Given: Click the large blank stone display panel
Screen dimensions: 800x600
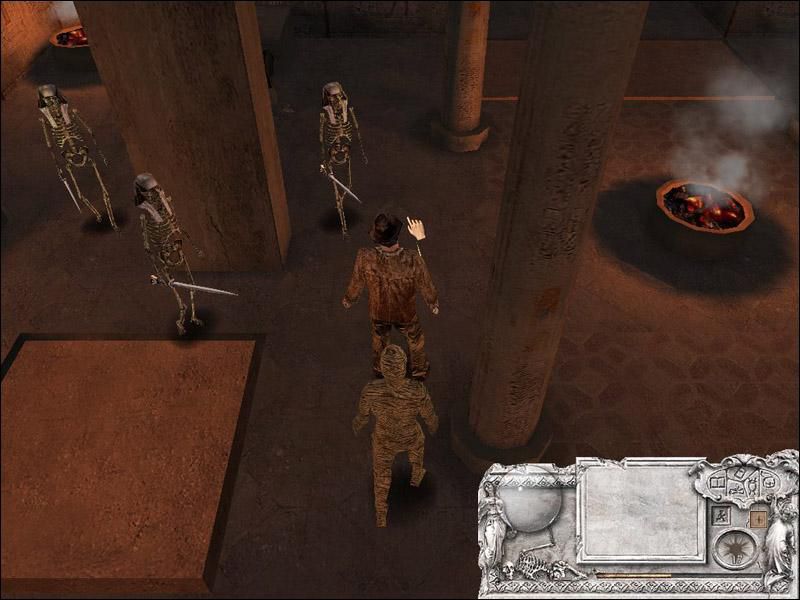Looking at the screenshot, I should (x=641, y=510).
